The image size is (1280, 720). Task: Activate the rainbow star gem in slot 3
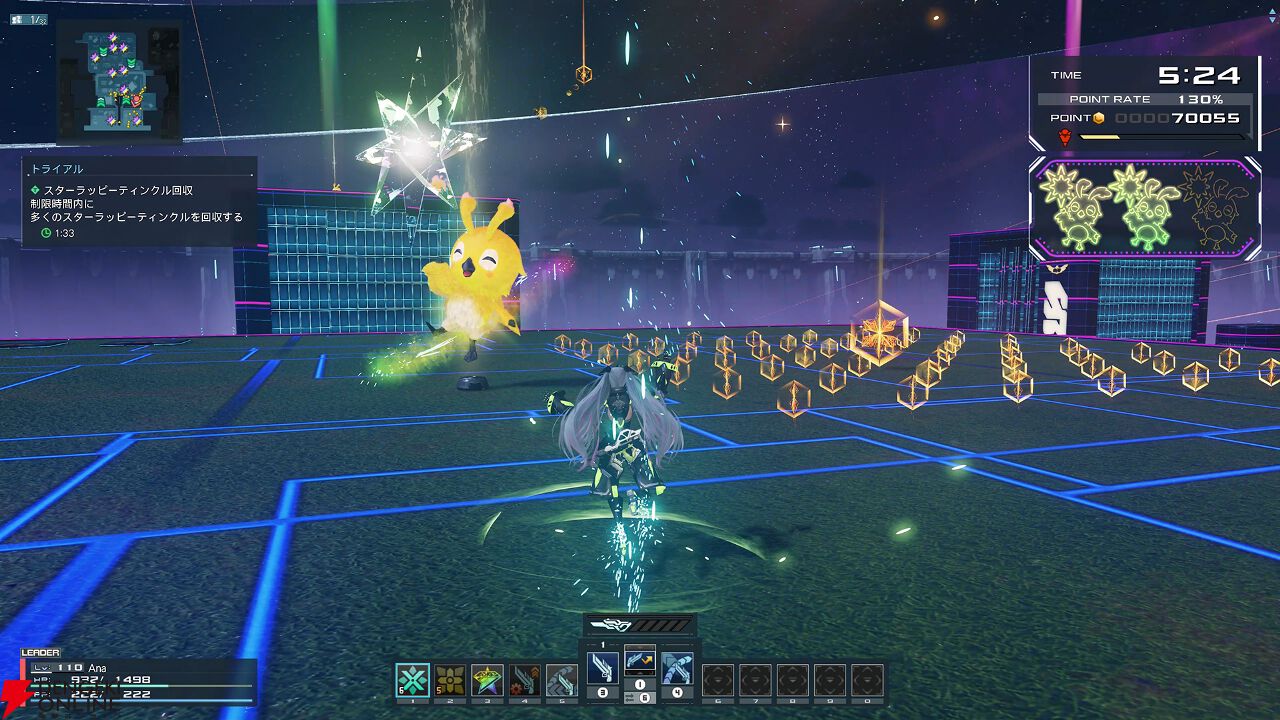pos(487,680)
